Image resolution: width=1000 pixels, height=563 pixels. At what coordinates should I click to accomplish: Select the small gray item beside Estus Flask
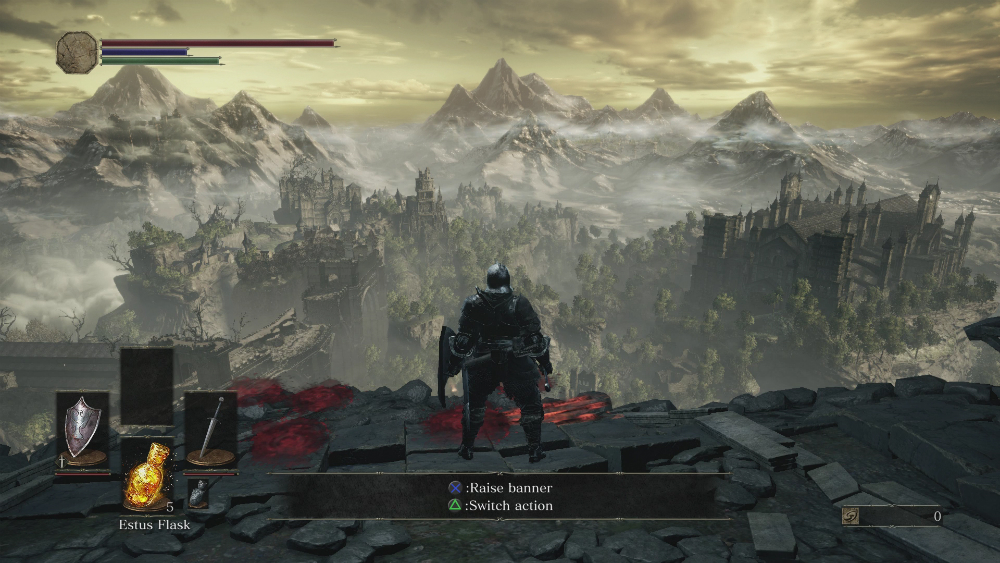[x=199, y=491]
